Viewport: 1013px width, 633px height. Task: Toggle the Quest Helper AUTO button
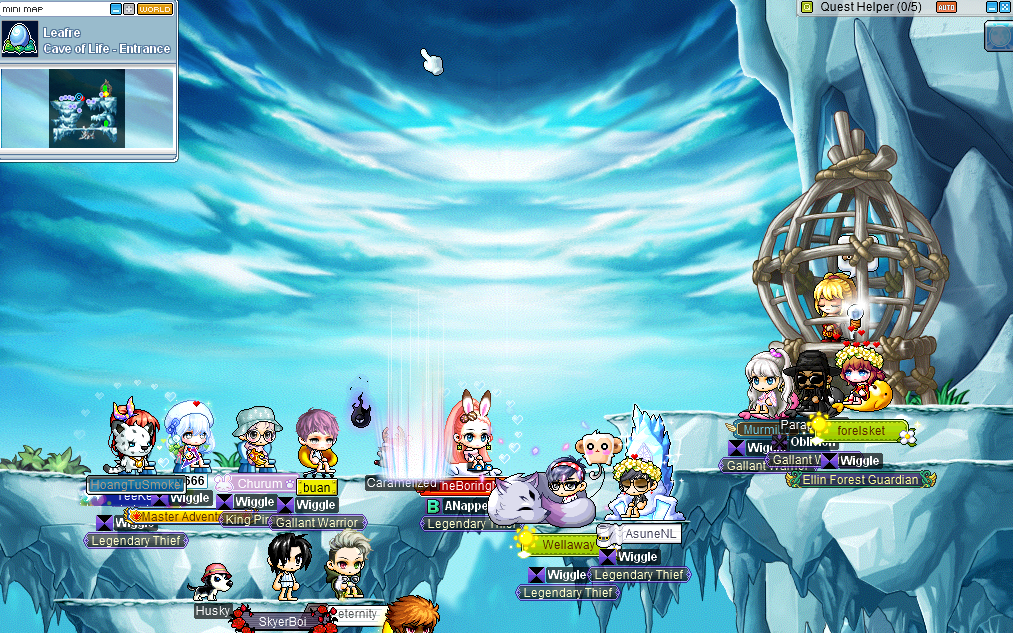pyautogui.click(x=946, y=7)
